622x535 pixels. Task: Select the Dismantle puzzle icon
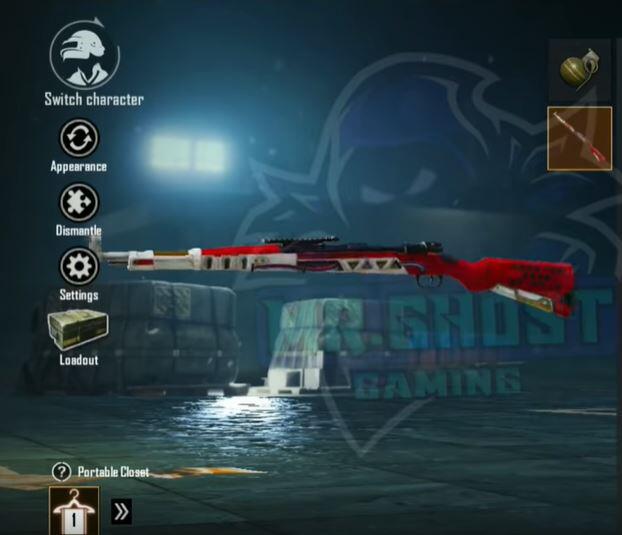pos(78,203)
